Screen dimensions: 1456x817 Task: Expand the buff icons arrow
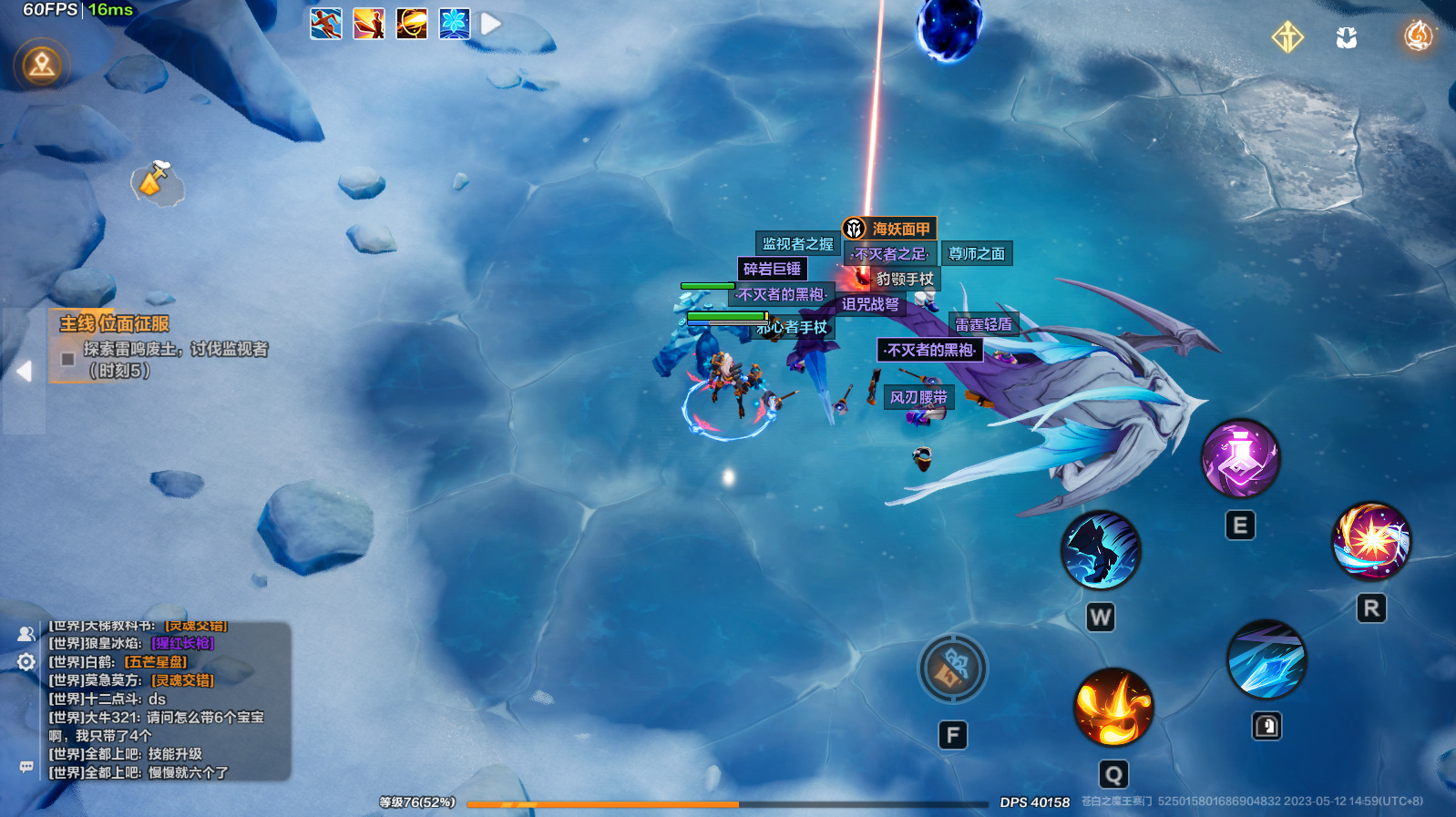coord(491,24)
